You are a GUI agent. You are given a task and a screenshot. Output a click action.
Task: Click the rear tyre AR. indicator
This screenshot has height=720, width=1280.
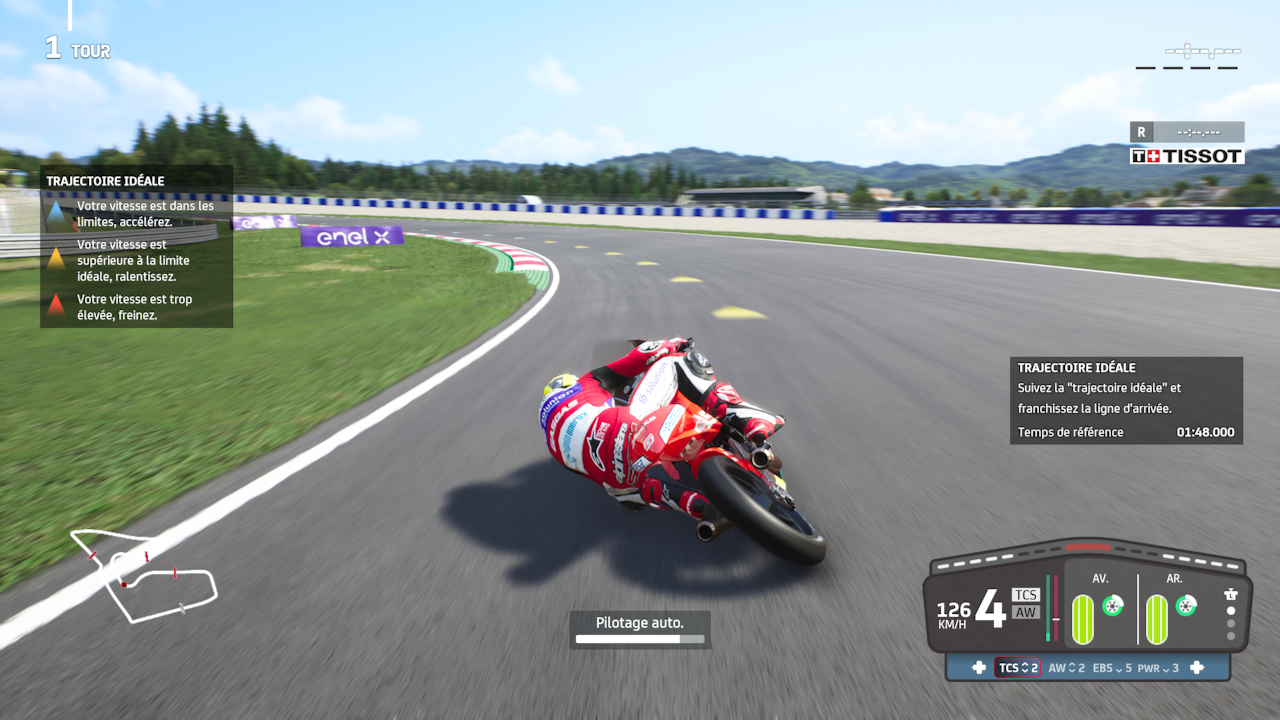pyautogui.click(x=1157, y=618)
